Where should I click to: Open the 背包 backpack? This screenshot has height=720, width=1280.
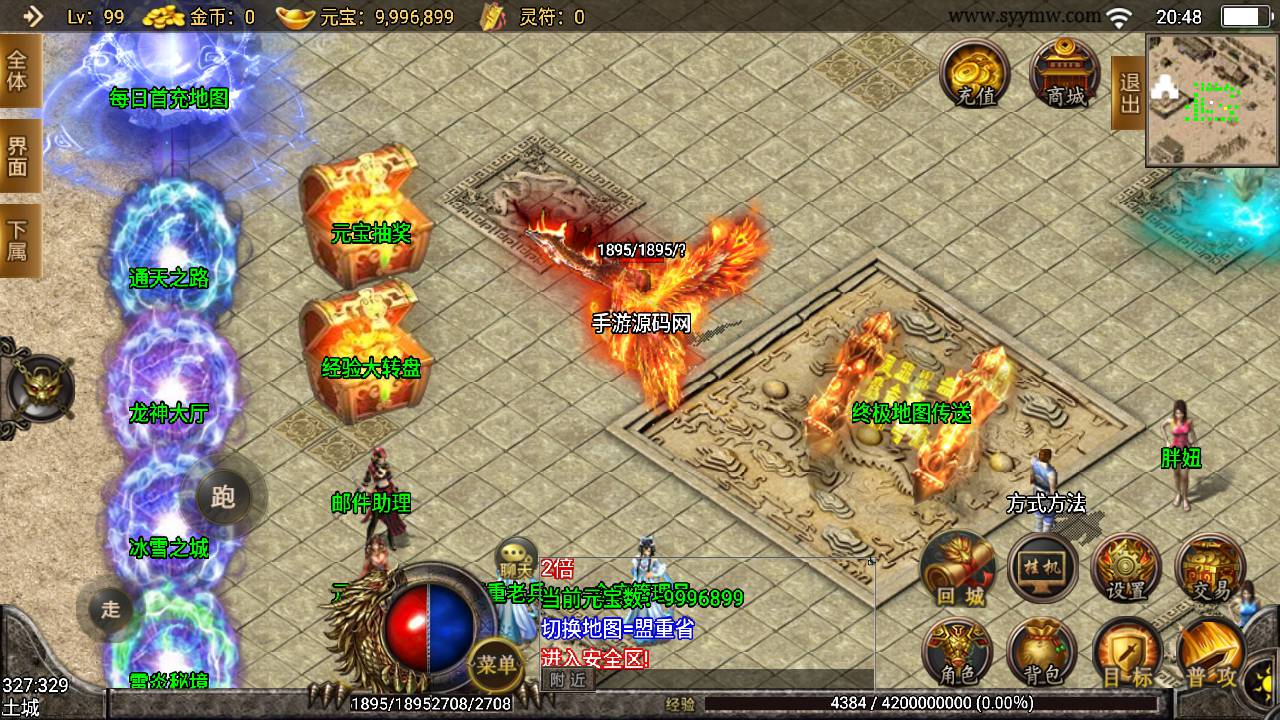[1042, 653]
